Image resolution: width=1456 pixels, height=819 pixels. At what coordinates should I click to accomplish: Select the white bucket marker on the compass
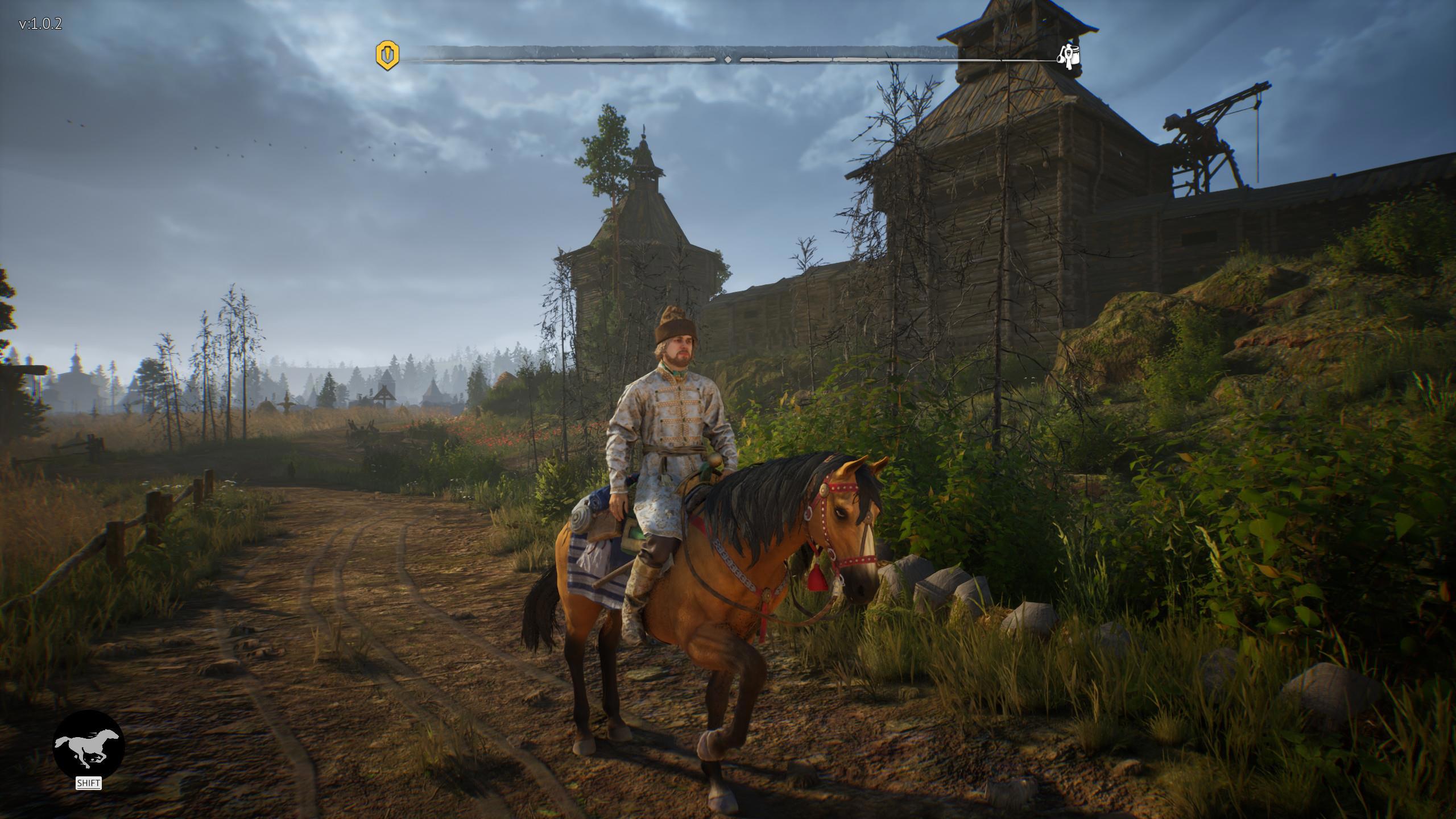click(x=1069, y=56)
